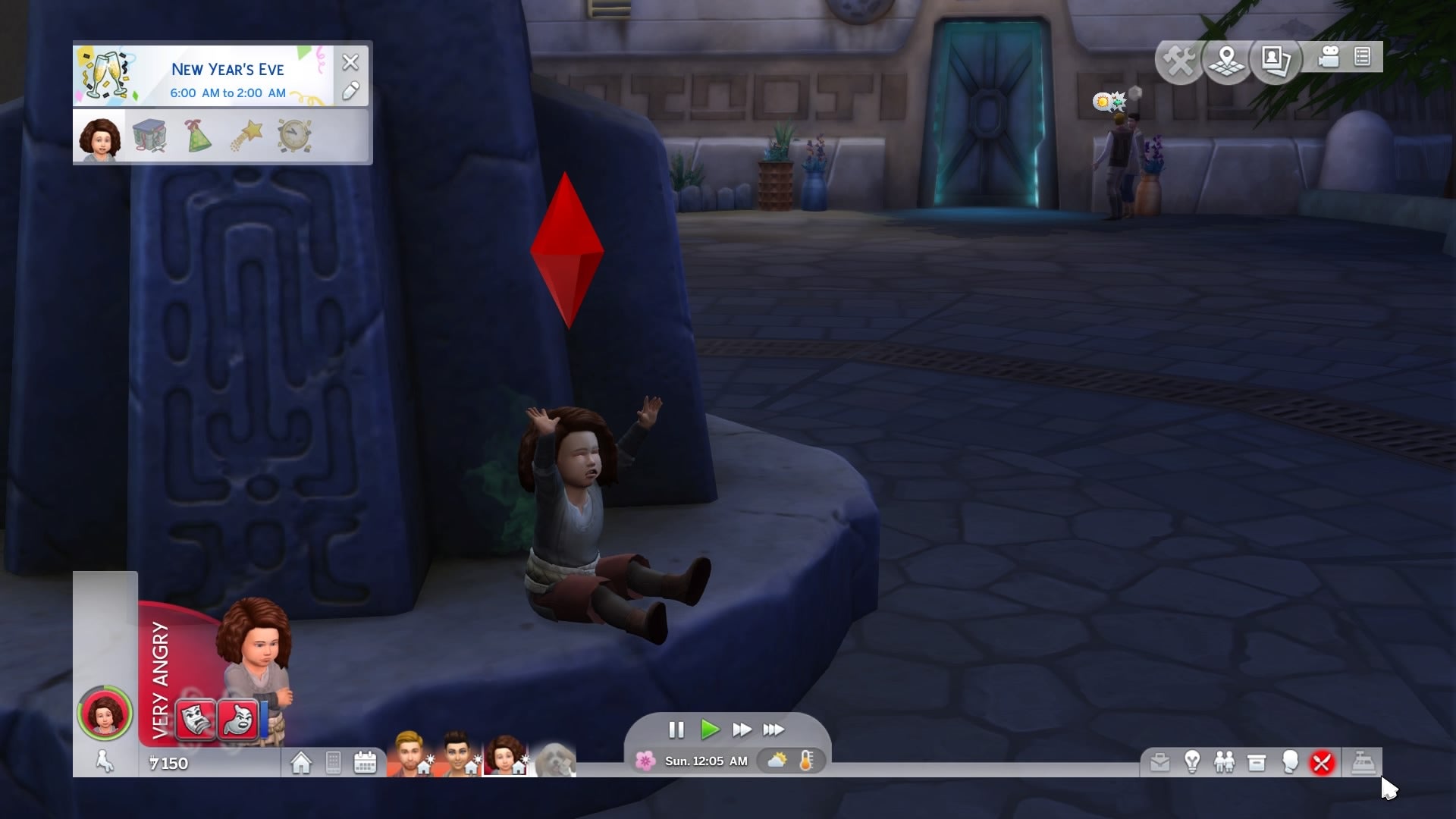
Task: Set game speed to normal play
Action: [710, 730]
